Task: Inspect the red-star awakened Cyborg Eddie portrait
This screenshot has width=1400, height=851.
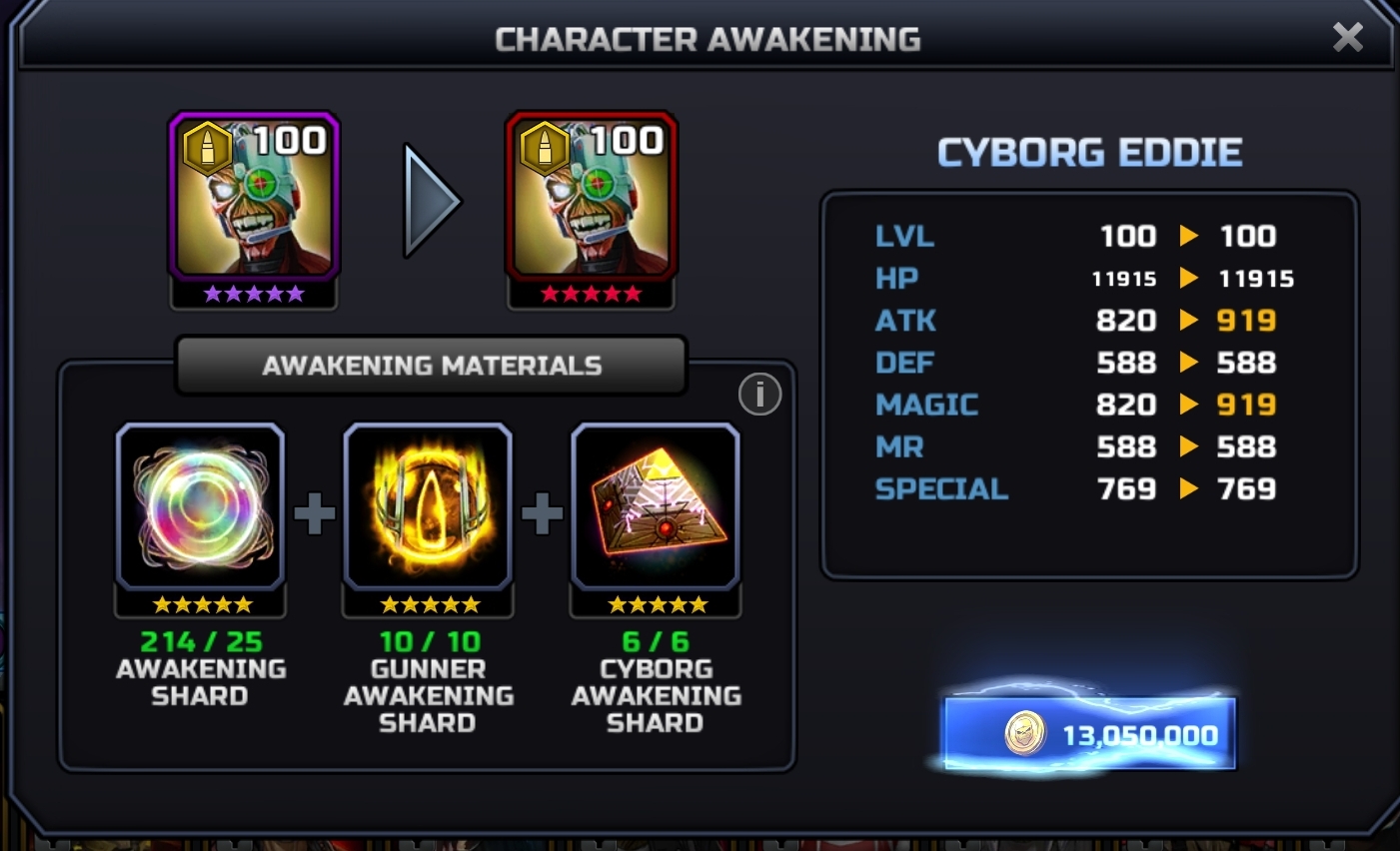Action: coord(592,198)
